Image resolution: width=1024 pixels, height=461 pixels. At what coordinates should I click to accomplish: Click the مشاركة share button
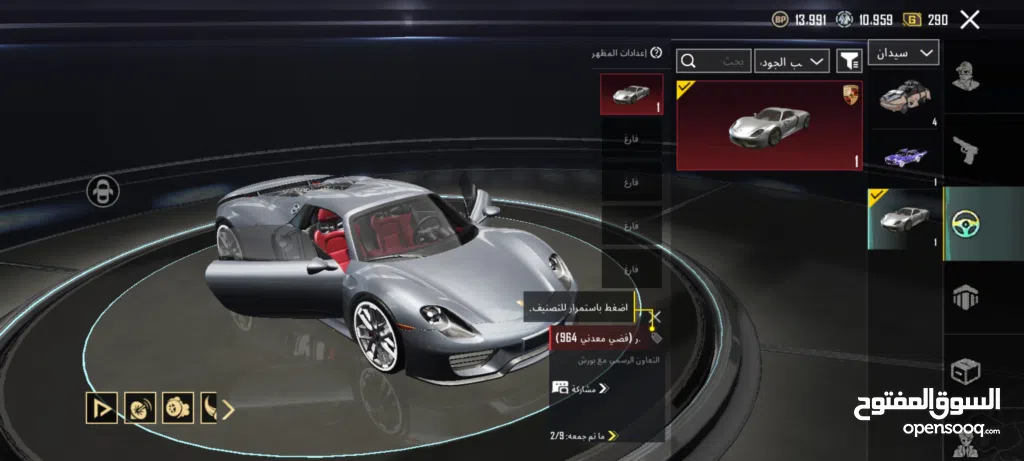580,387
